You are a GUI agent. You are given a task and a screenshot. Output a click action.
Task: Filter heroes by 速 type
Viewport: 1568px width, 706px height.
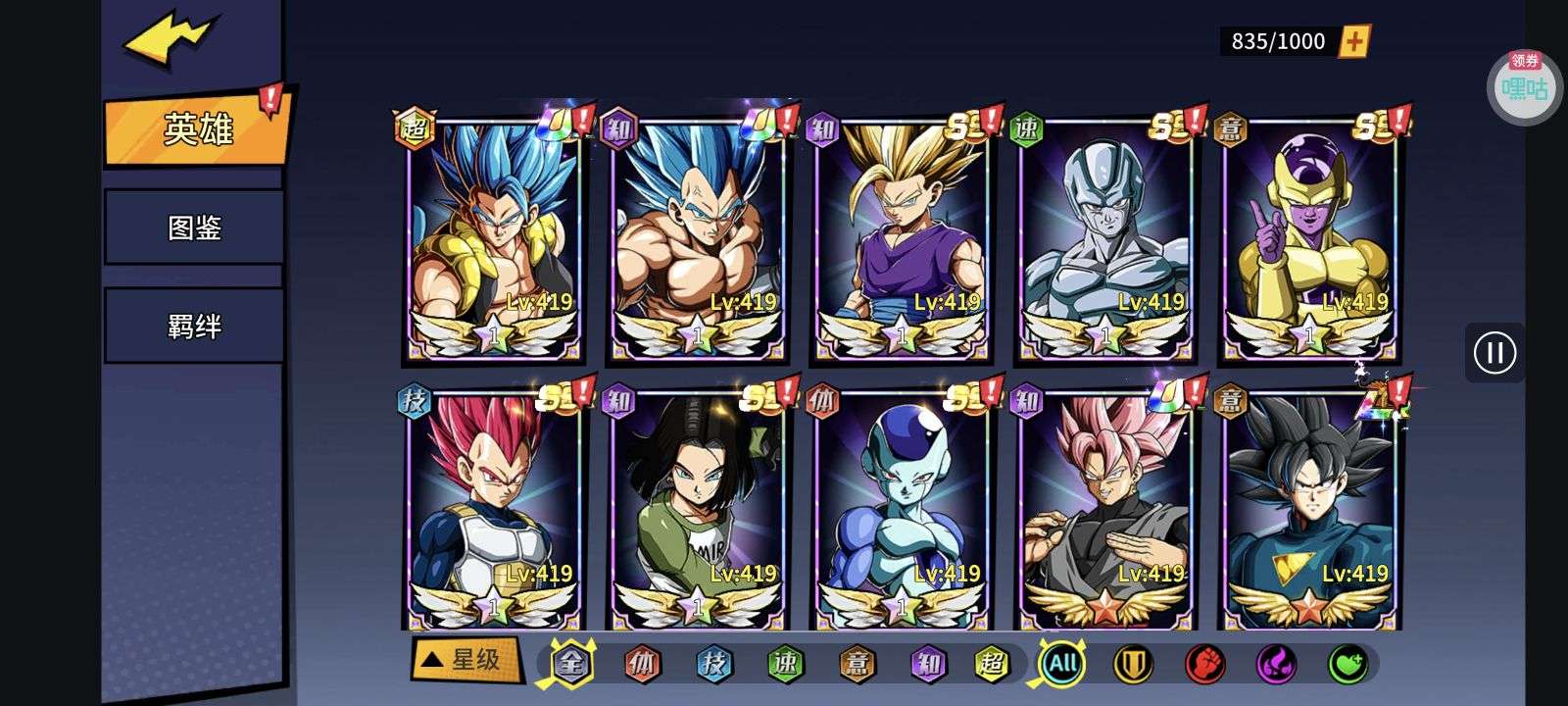[785, 665]
